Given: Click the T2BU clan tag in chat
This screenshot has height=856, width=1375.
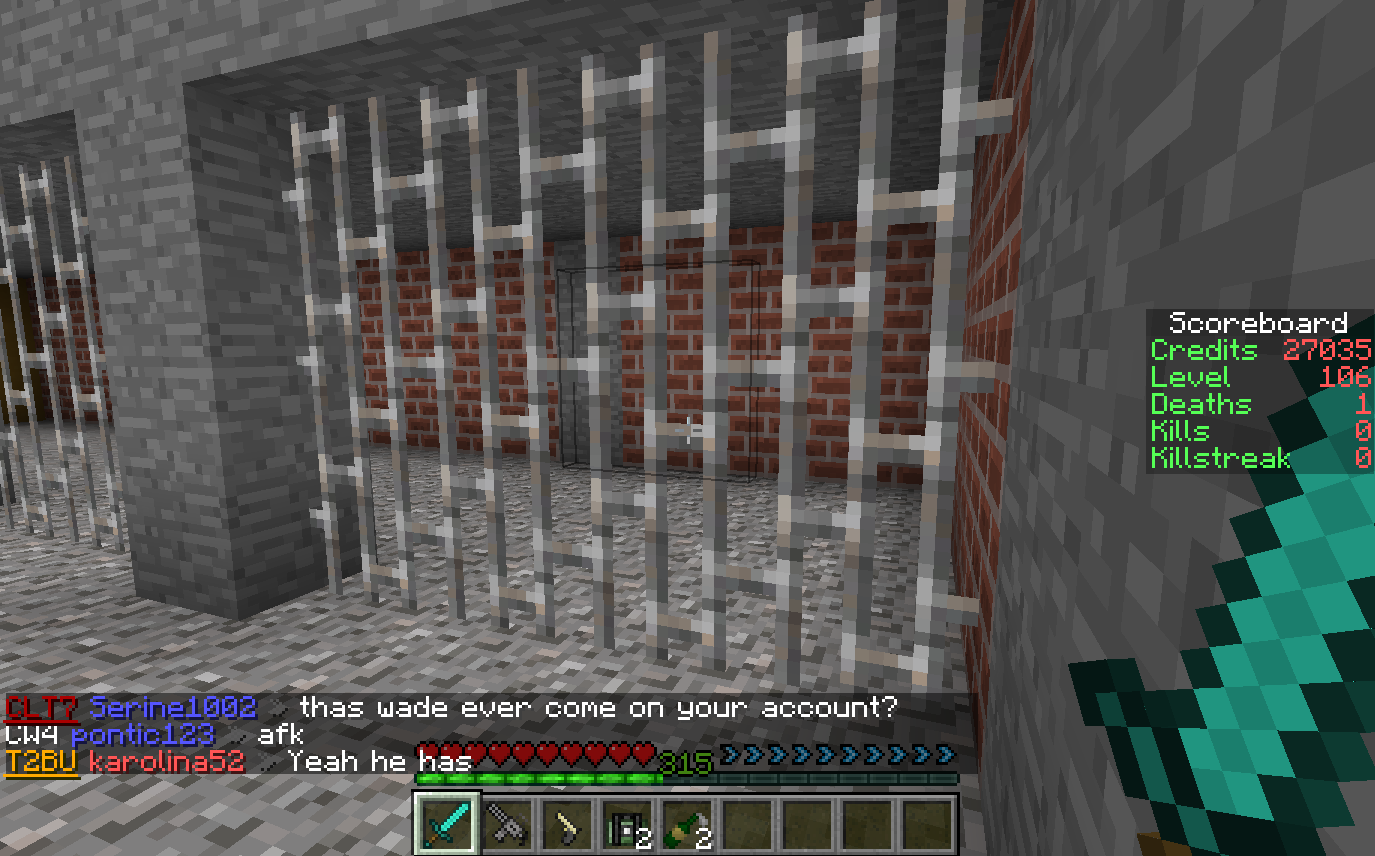Looking at the screenshot, I should click(41, 761).
